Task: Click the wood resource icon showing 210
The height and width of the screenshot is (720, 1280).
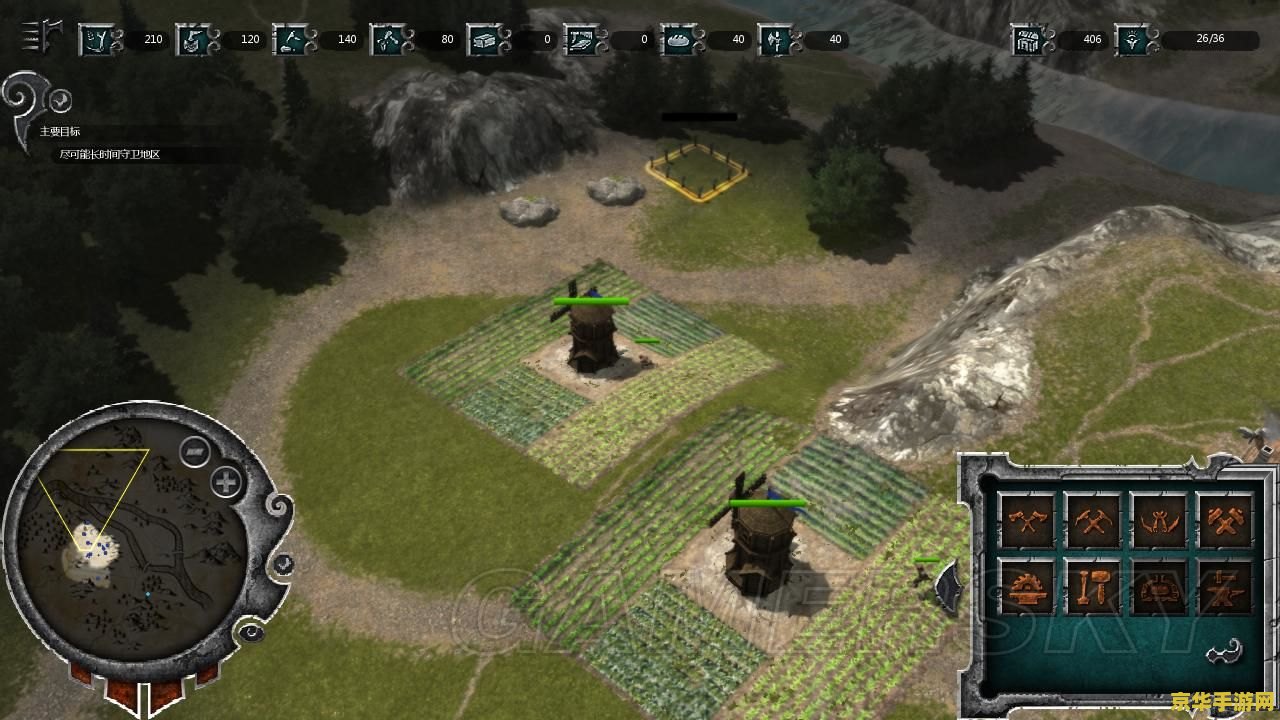Action: click(97, 40)
